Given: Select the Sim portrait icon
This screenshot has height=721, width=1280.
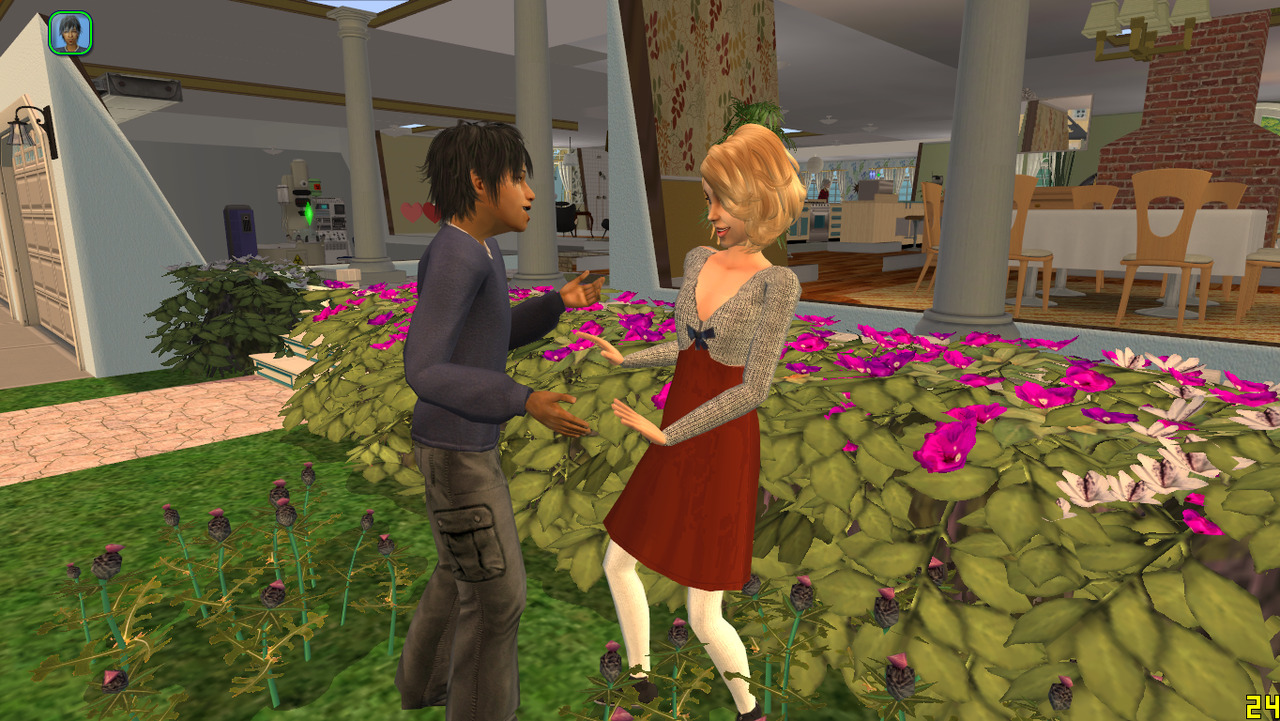Looking at the screenshot, I should 70,33.
